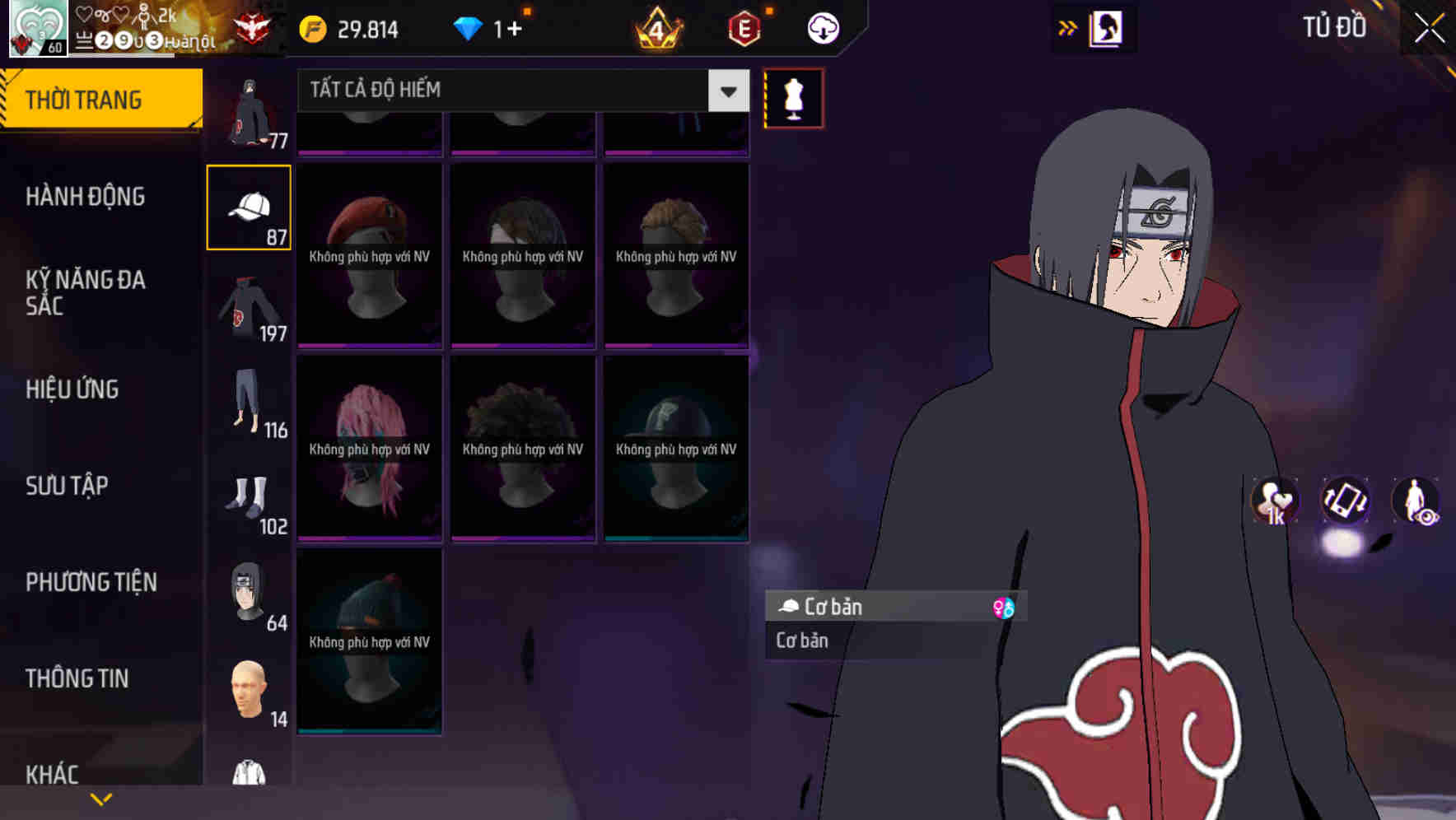Expand the sidebar with the yellow down chevron

coord(101,798)
